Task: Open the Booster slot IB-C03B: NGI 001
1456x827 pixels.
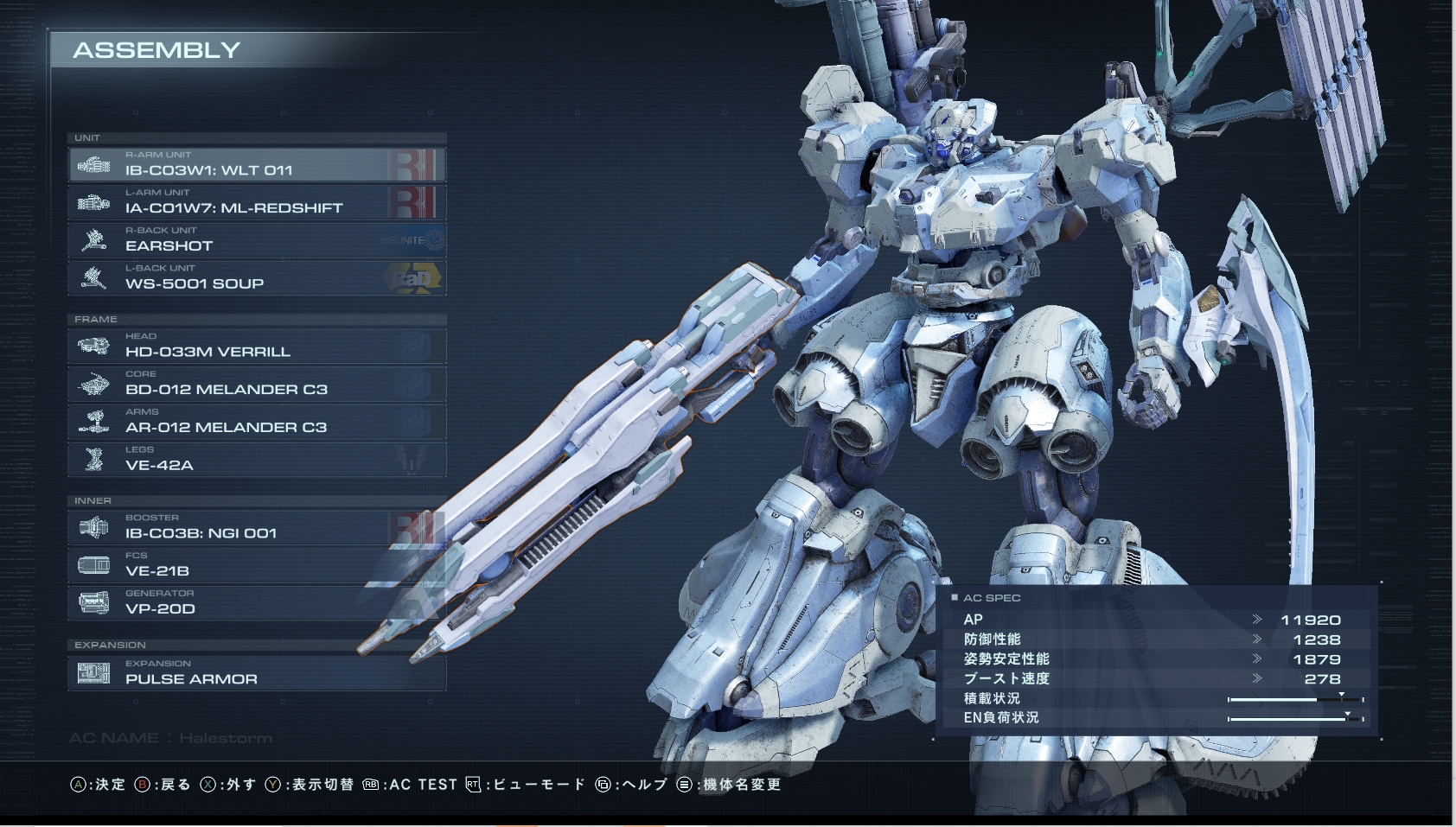Action: click(x=257, y=527)
